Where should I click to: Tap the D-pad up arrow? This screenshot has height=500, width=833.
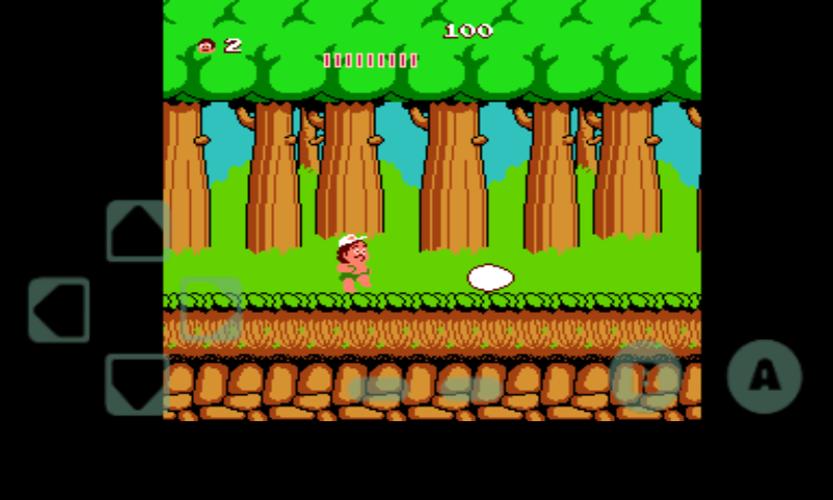click(x=137, y=231)
